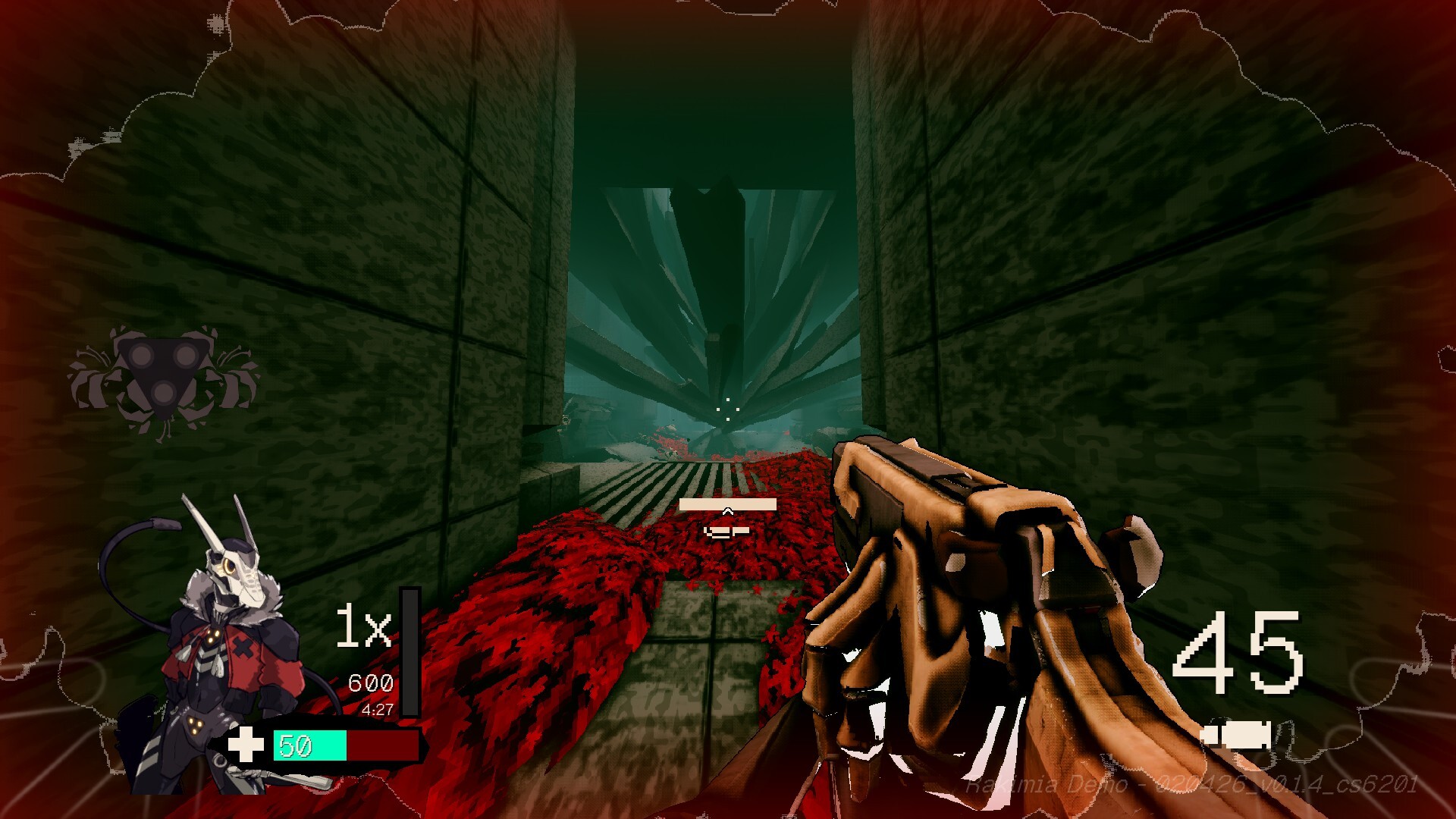1456x819 pixels.
Task: Click the dark multiplier progress column
Action: [409, 652]
